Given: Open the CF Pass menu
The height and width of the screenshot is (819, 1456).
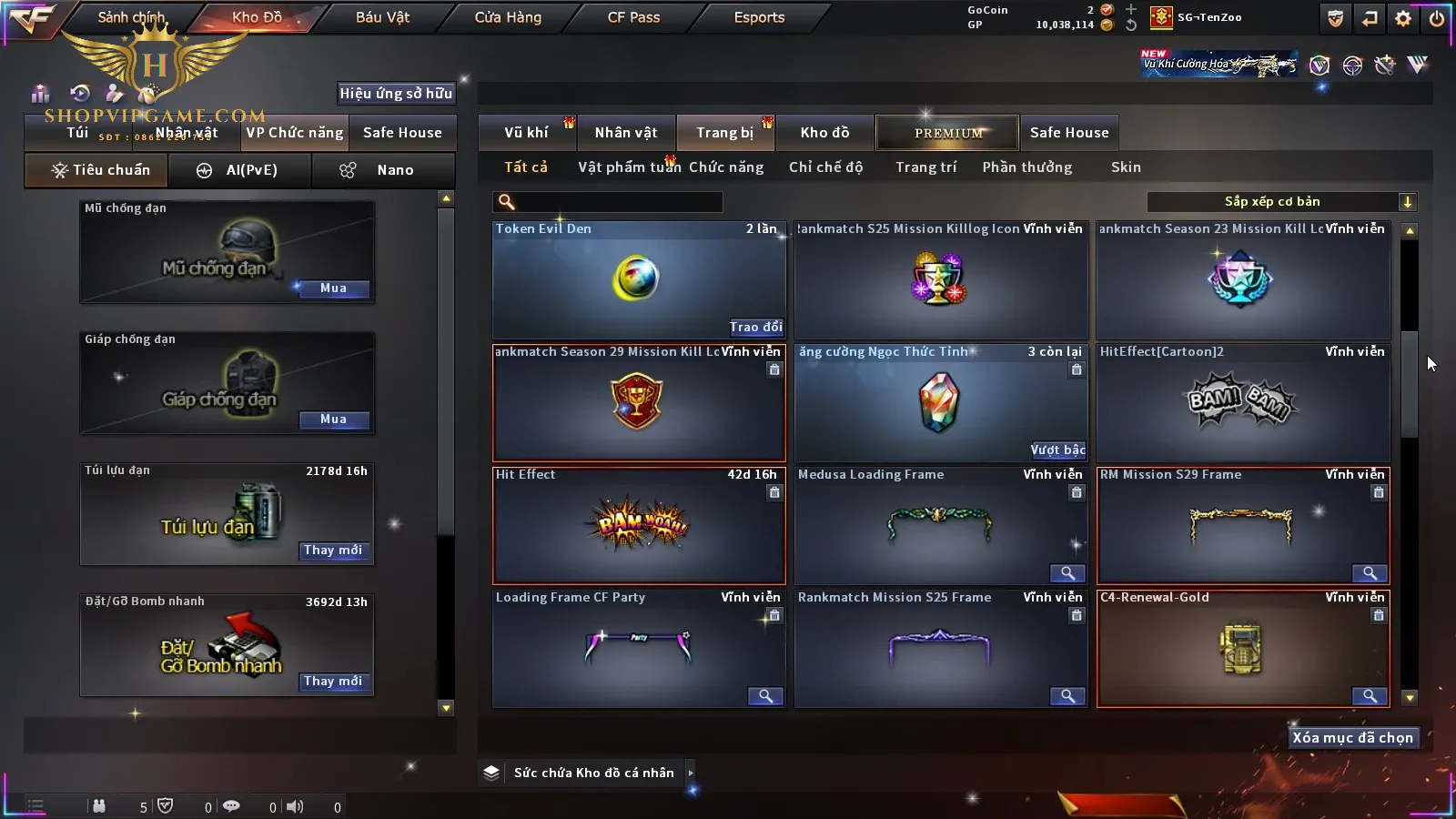Looking at the screenshot, I should tap(633, 17).
